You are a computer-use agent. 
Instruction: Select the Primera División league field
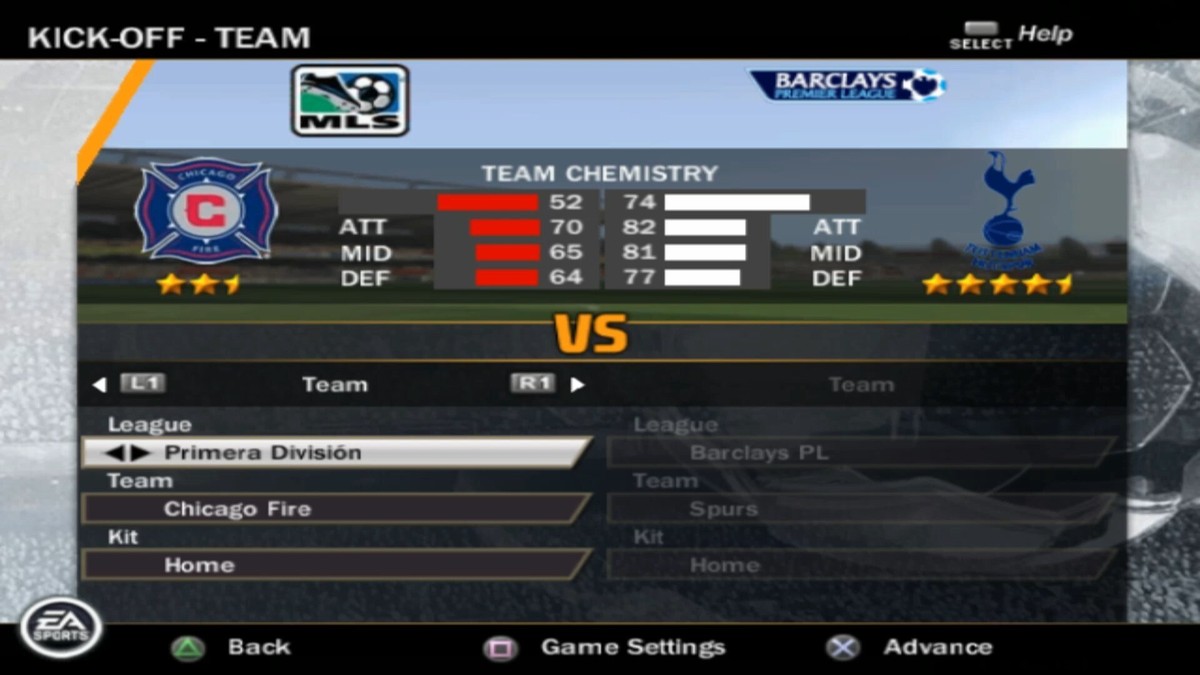(x=335, y=453)
